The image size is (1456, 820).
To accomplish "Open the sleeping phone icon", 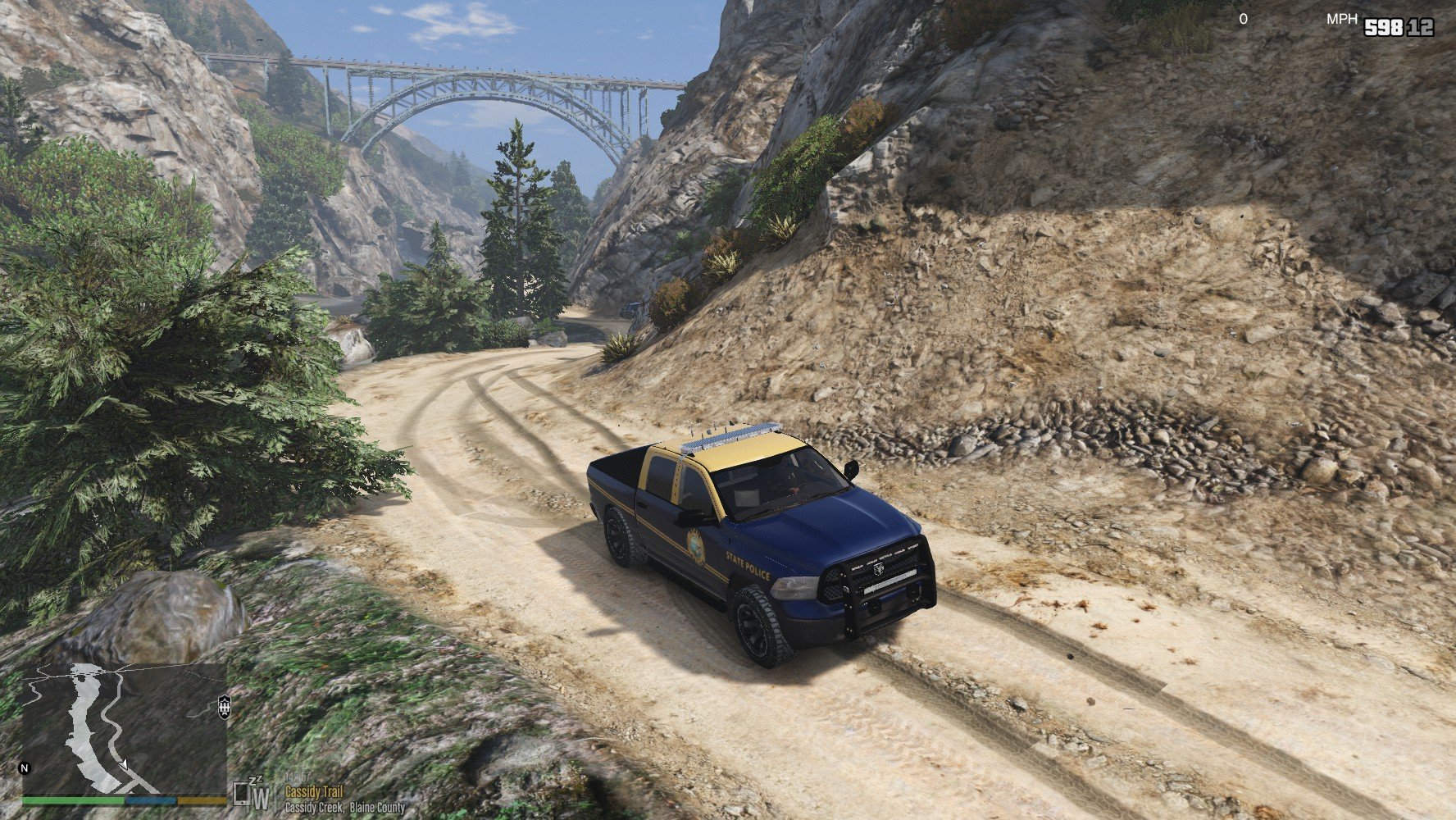I will coord(242,793).
